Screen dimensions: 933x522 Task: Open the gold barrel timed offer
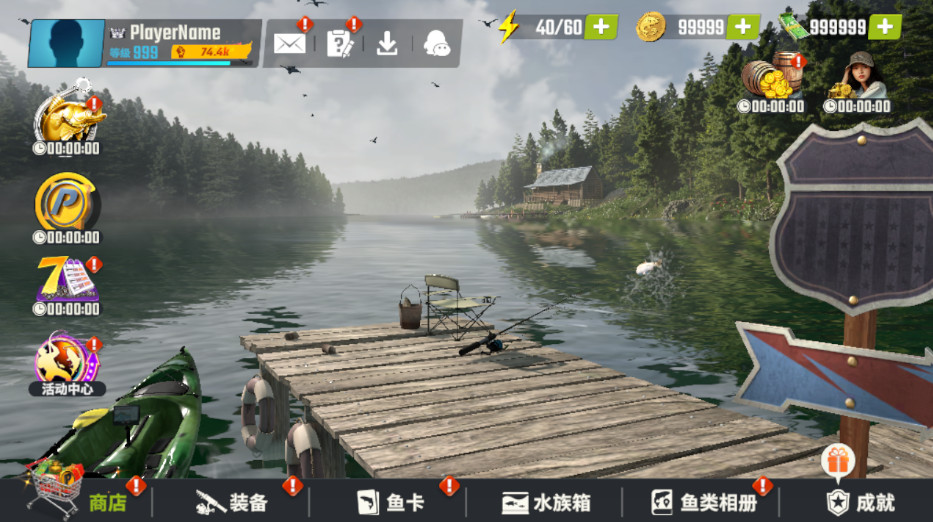(771, 80)
